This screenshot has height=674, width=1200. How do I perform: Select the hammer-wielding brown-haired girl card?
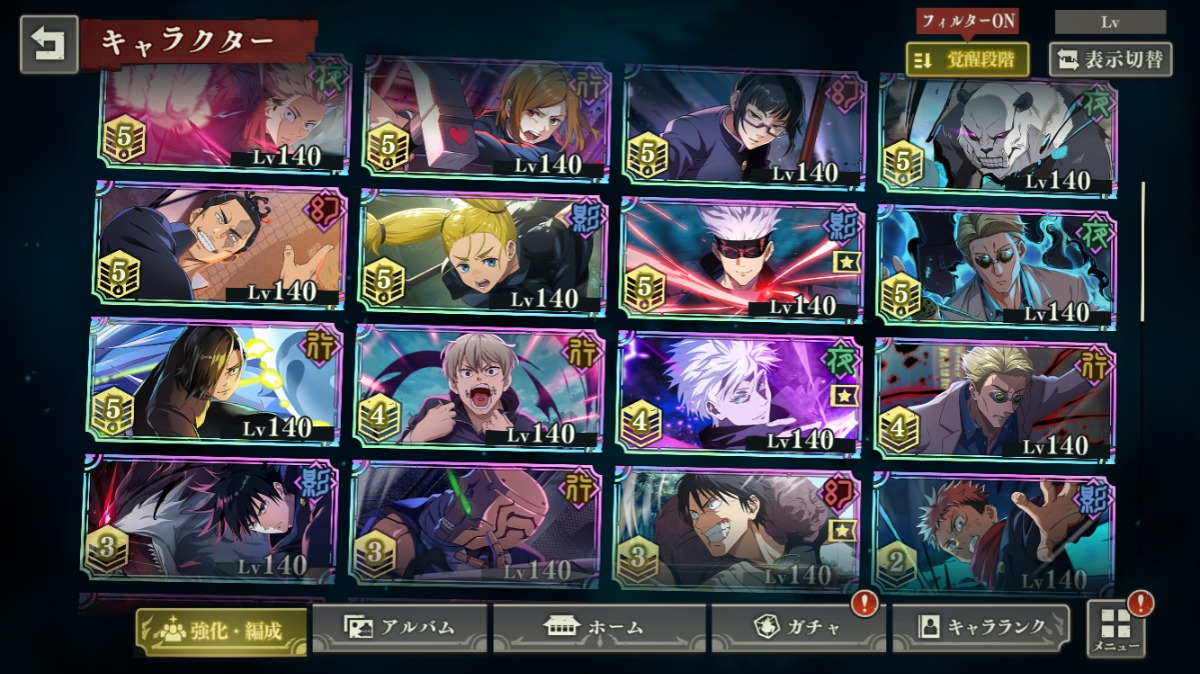485,119
